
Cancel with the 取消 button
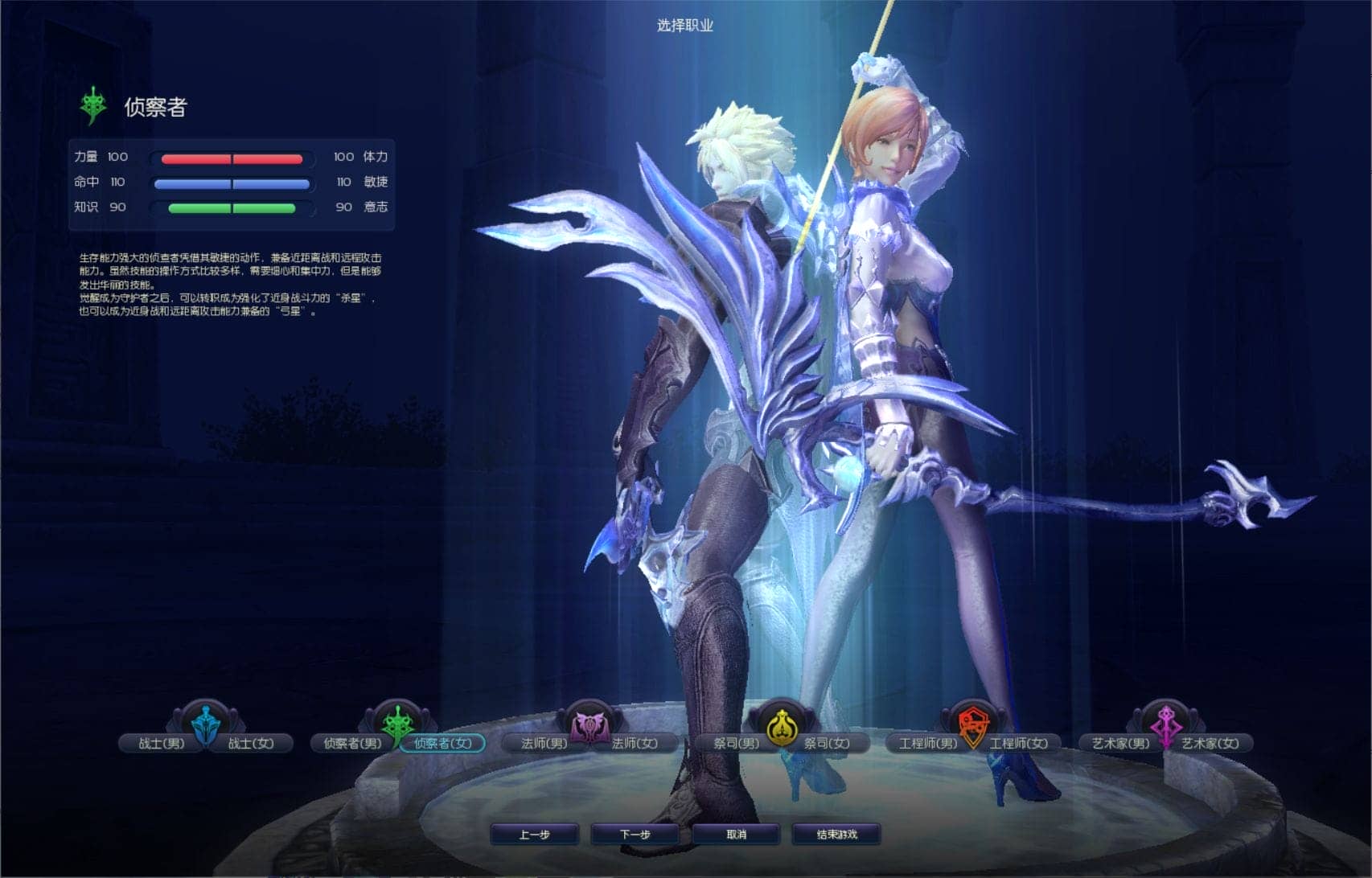coord(736,835)
